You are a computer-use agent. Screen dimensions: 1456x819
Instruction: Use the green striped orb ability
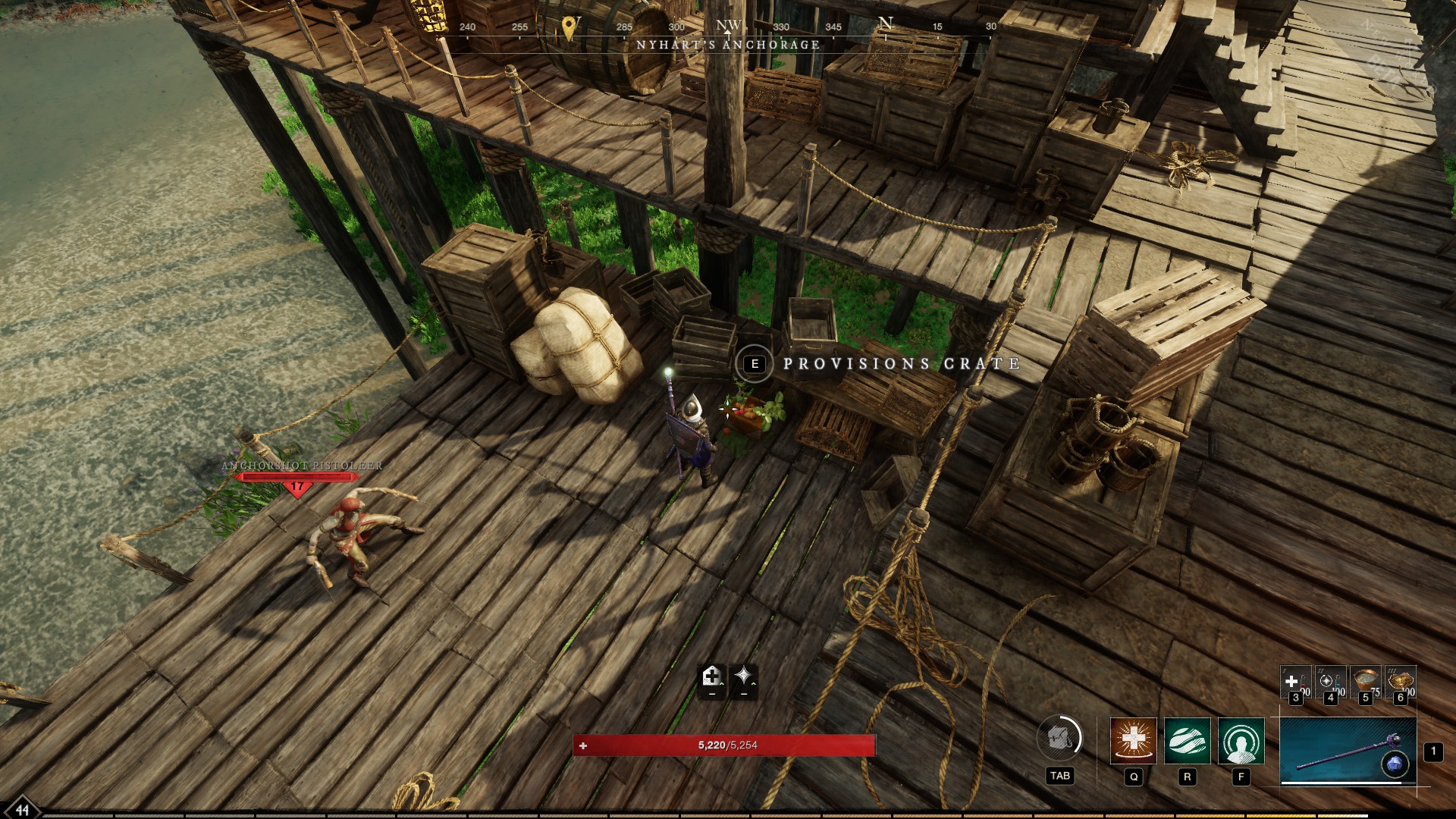(1187, 740)
